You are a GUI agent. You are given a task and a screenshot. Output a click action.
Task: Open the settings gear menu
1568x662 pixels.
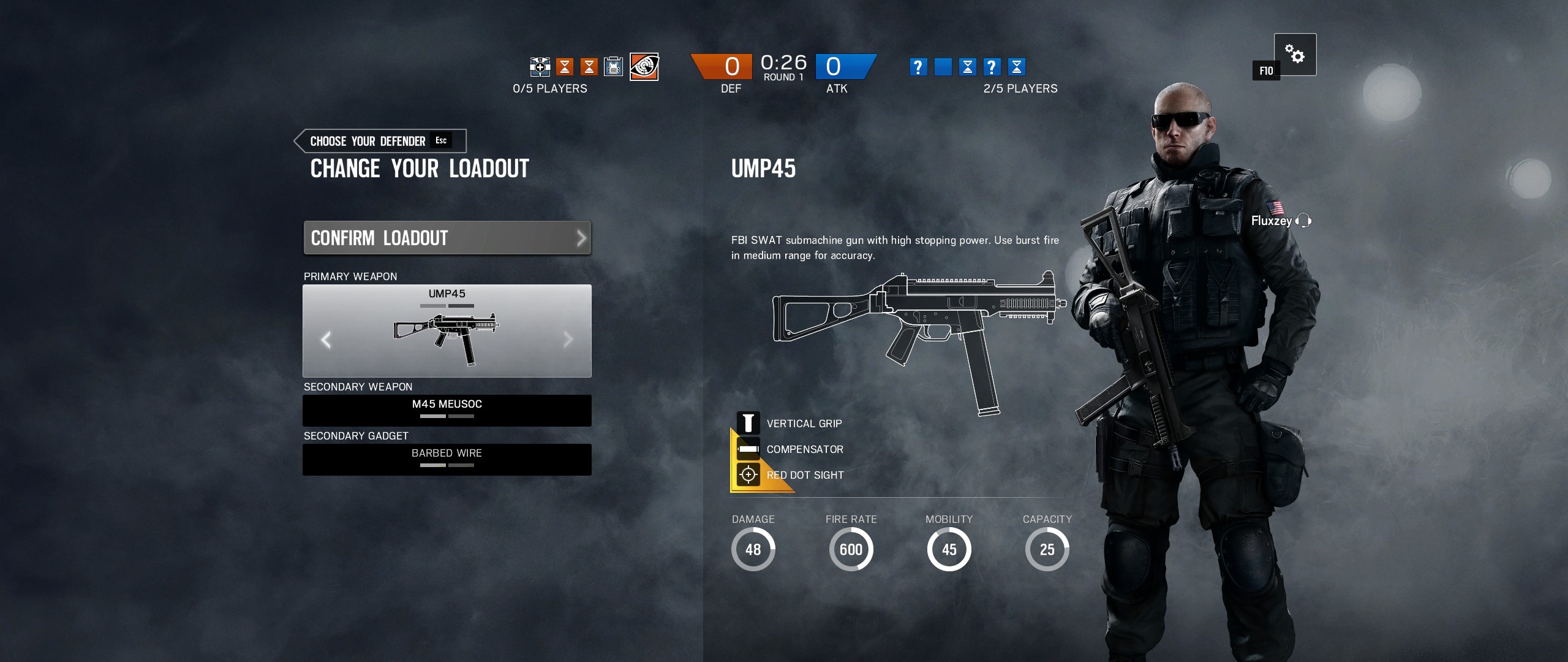tap(1295, 54)
